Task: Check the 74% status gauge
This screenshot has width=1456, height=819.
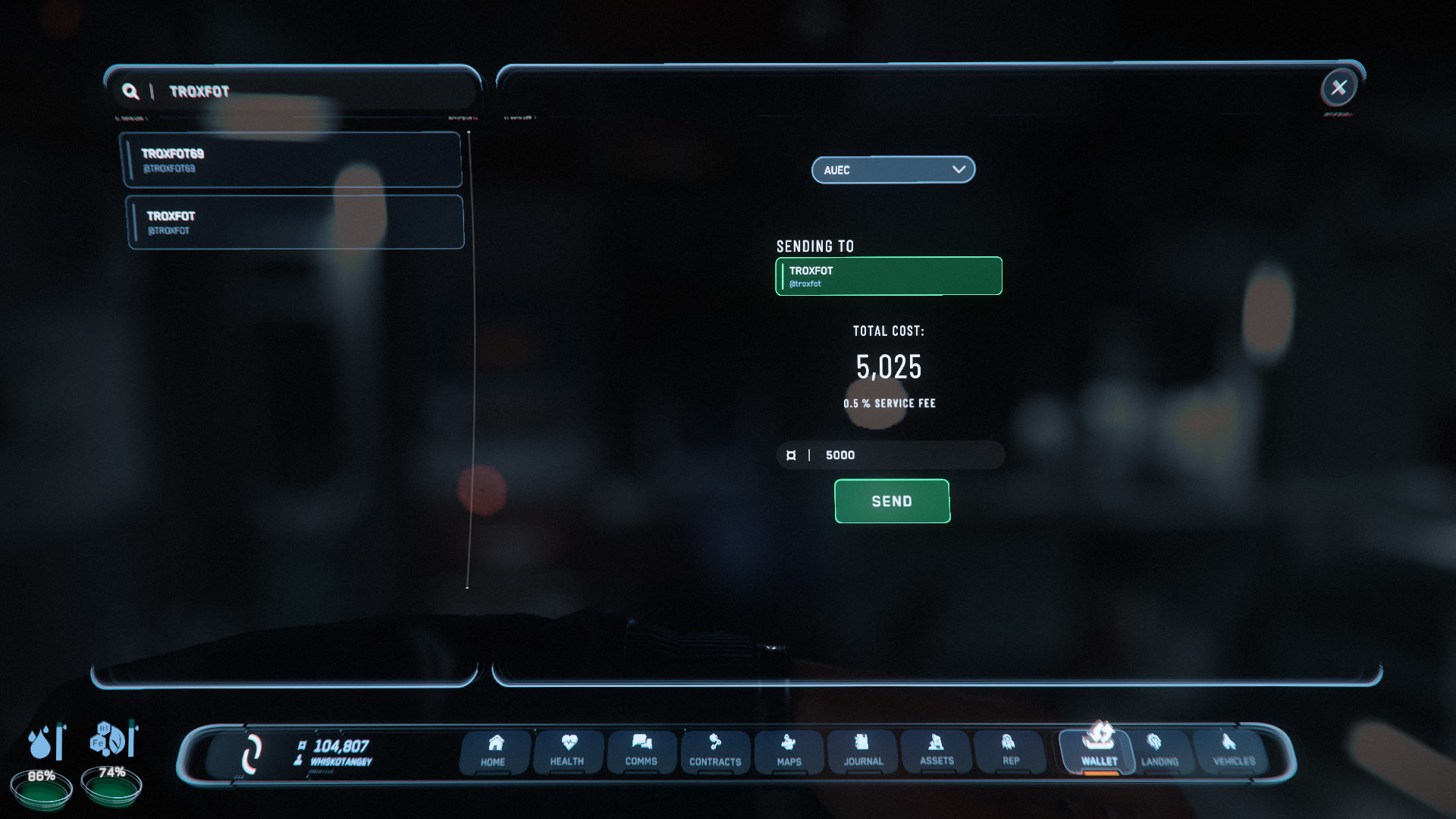Action: click(111, 787)
